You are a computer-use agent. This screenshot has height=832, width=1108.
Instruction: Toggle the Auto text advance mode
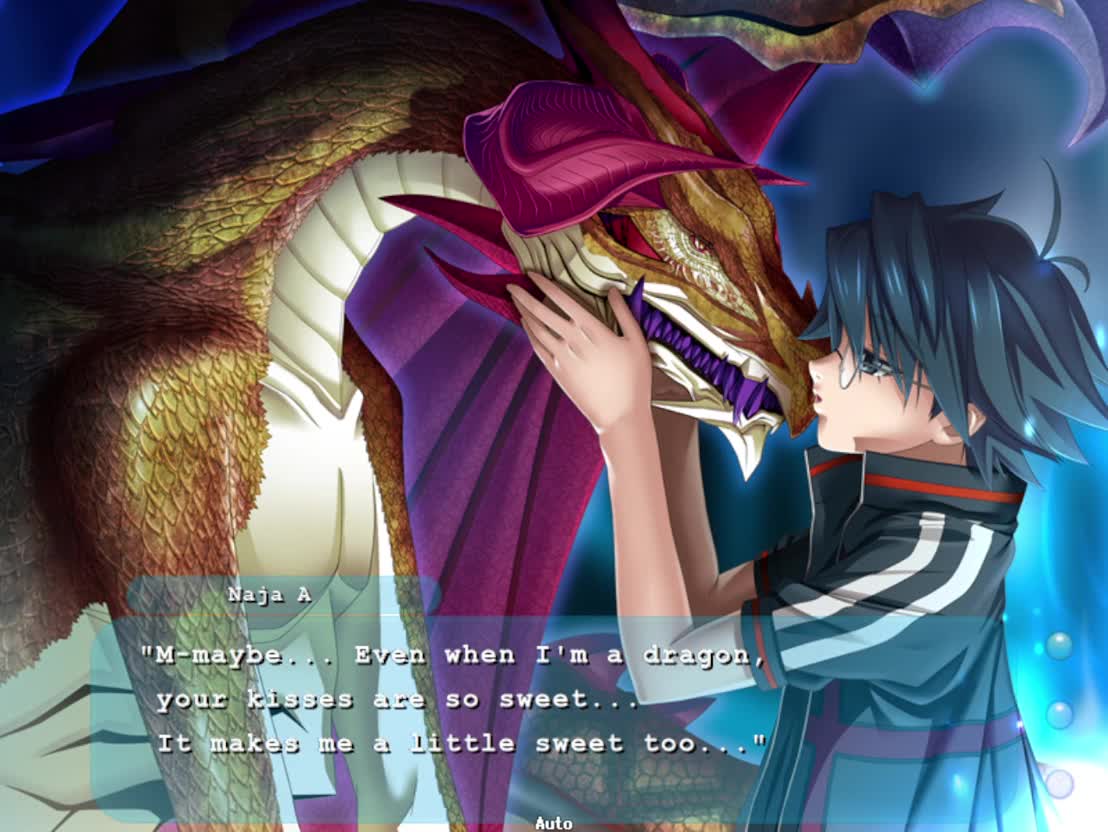553,823
